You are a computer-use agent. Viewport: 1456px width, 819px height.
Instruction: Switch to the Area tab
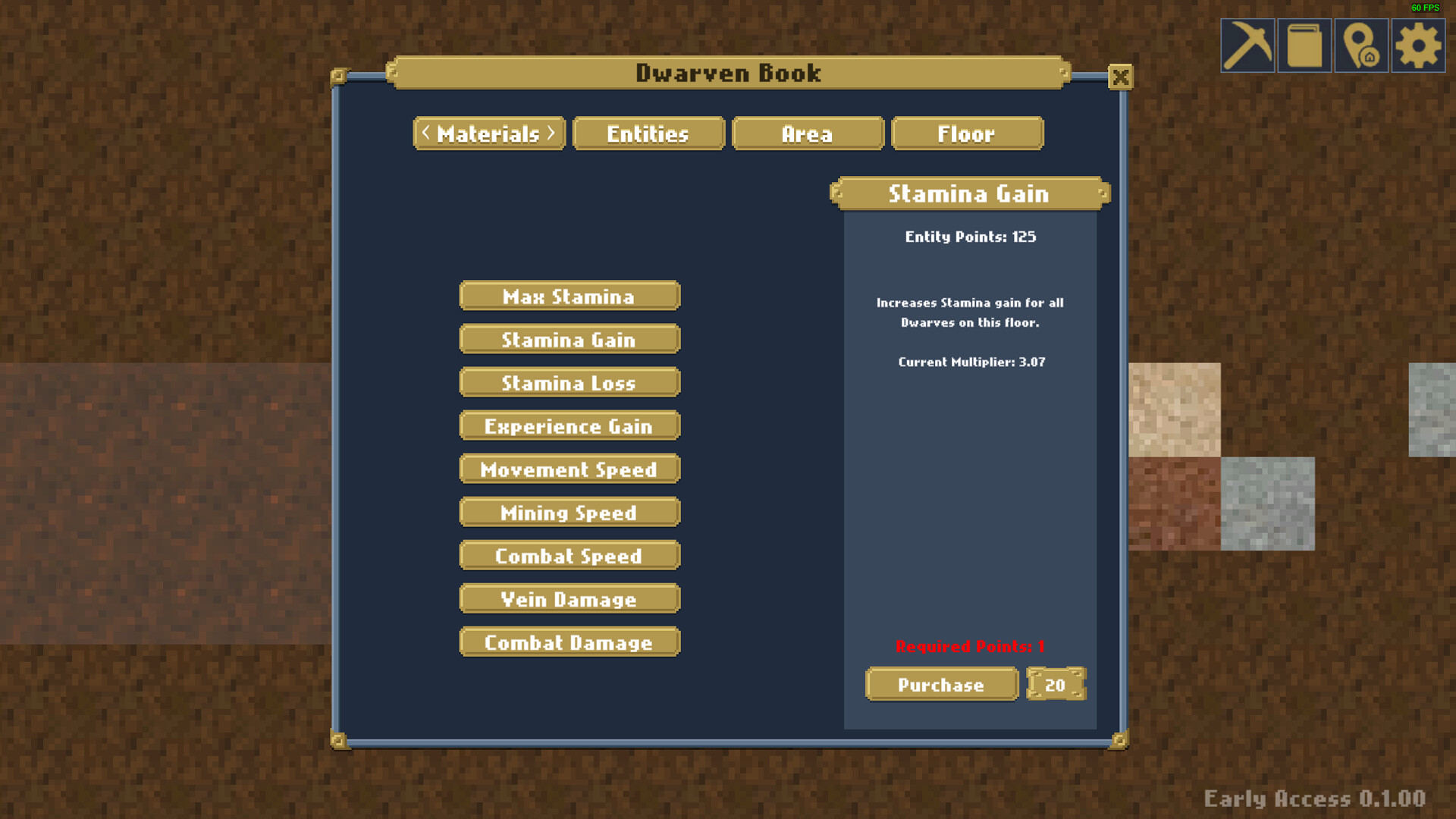coord(807,133)
